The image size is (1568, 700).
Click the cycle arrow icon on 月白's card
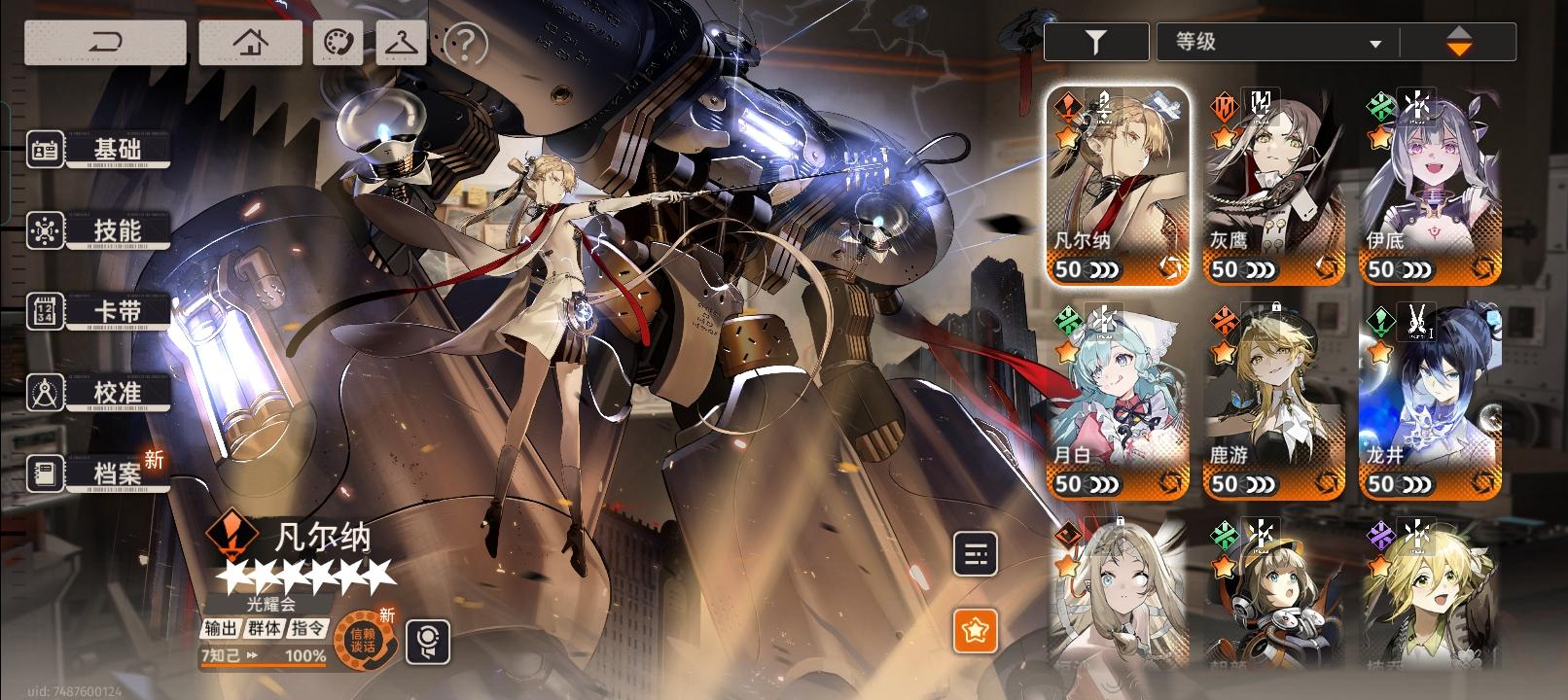[1169, 483]
